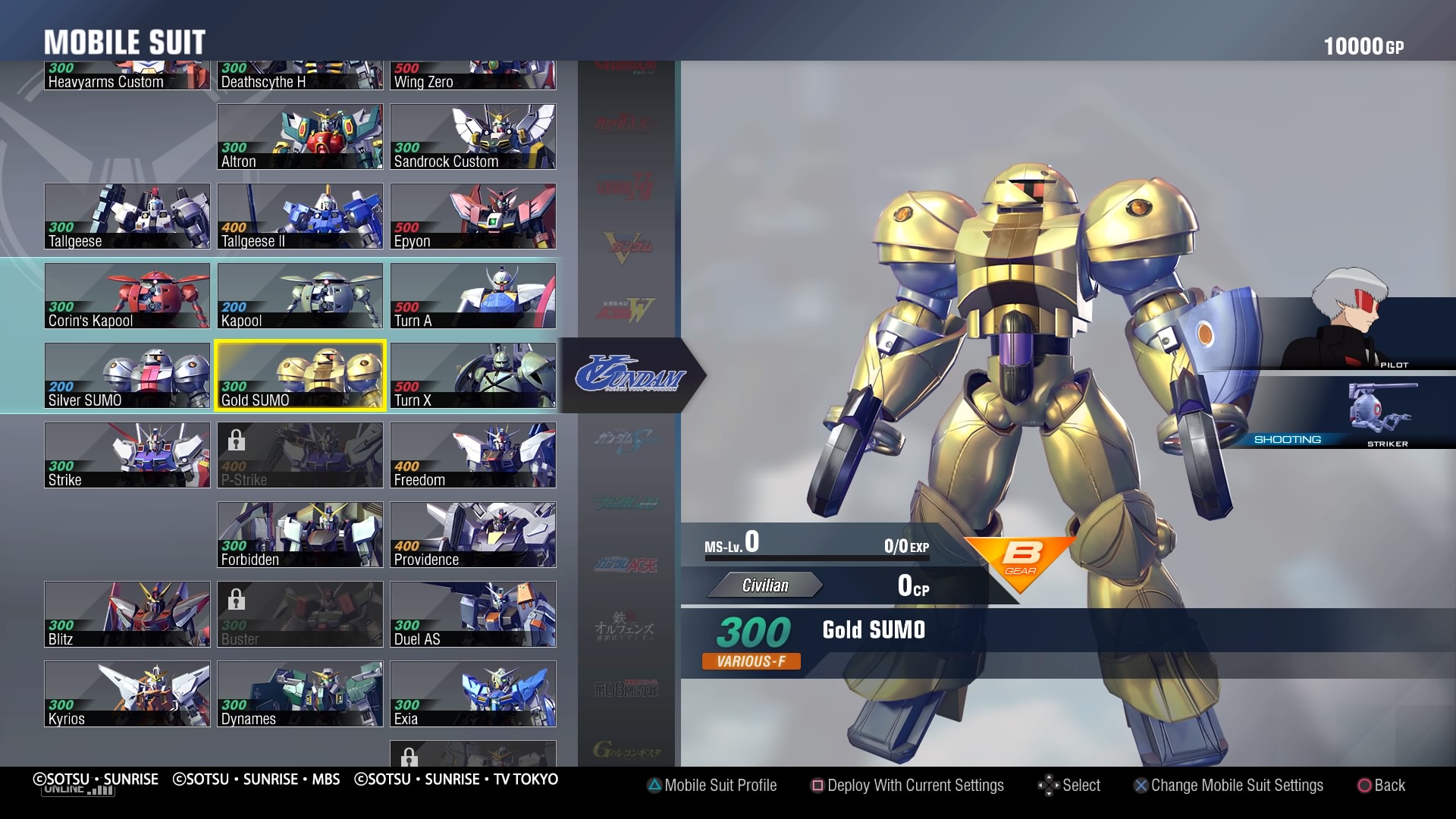This screenshot has width=1456, height=819.
Task: Choose the Silver SUMO tile
Action: click(x=127, y=375)
